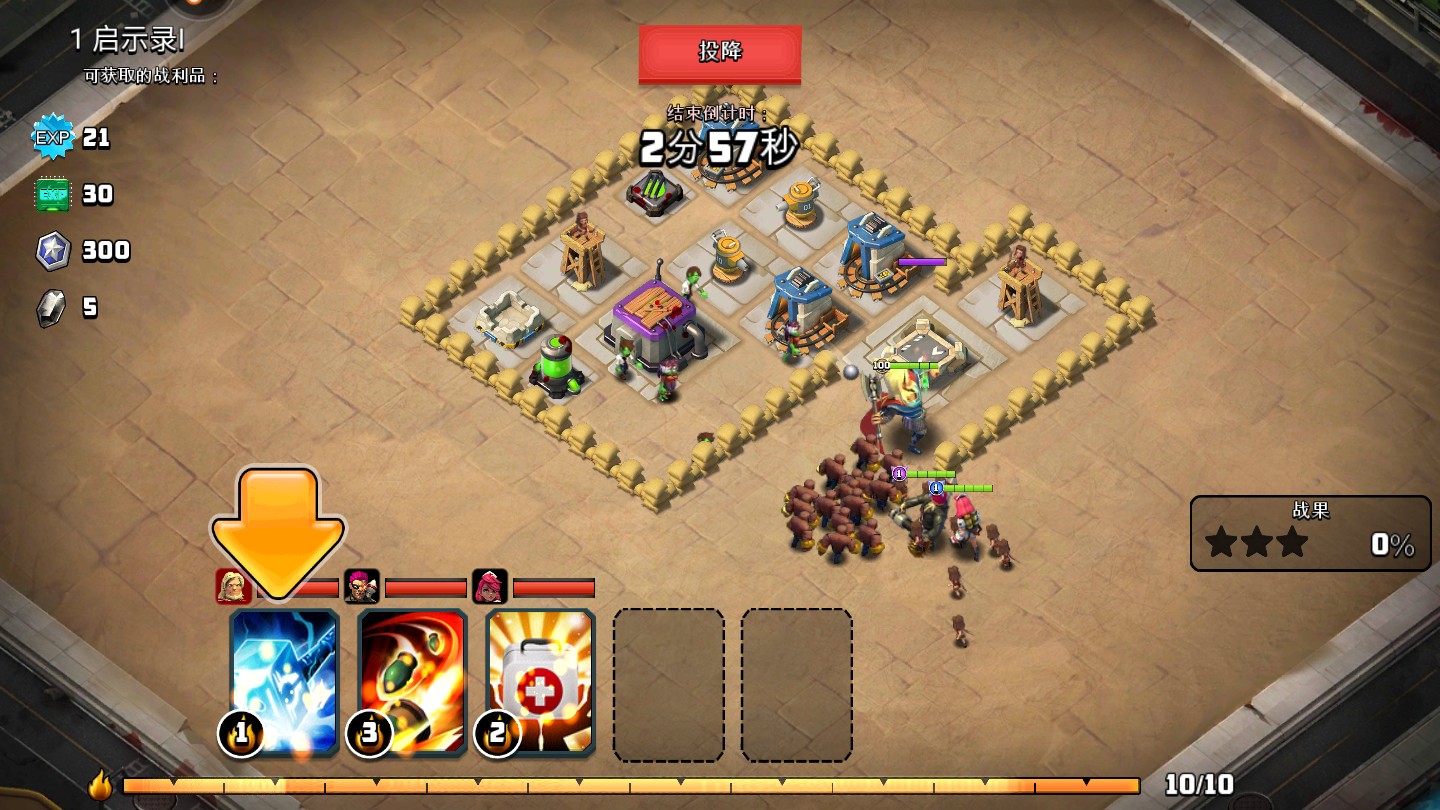Activate the medkit healing skill card

(x=540, y=682)
